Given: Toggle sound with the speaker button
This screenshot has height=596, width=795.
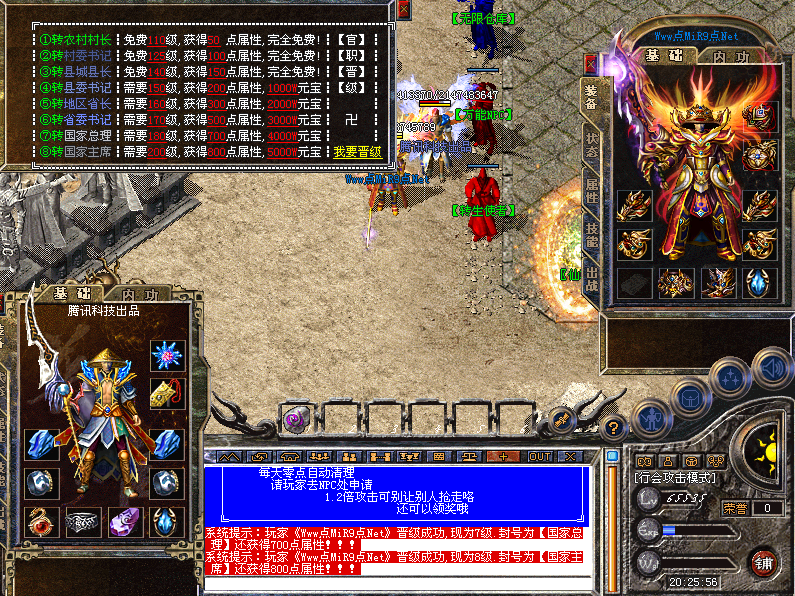Looking at the screenshot, I should [772, 365].
